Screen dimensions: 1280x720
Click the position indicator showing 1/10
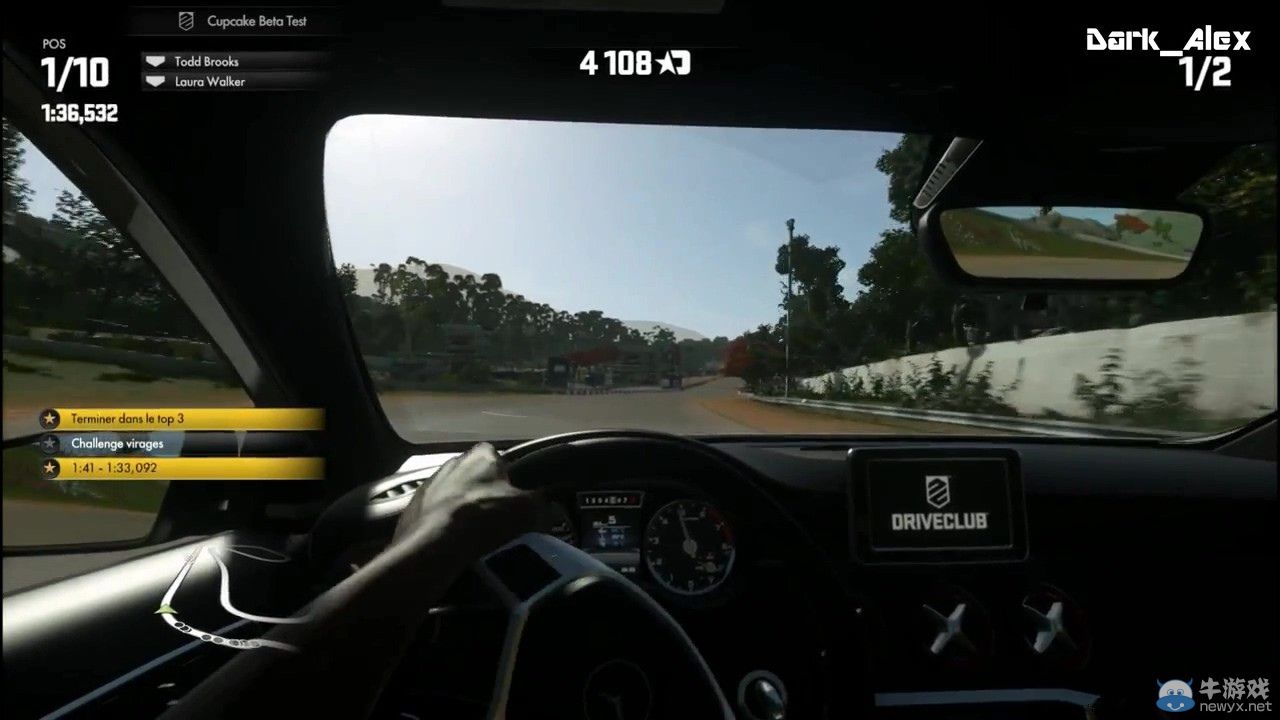(74, 72)
